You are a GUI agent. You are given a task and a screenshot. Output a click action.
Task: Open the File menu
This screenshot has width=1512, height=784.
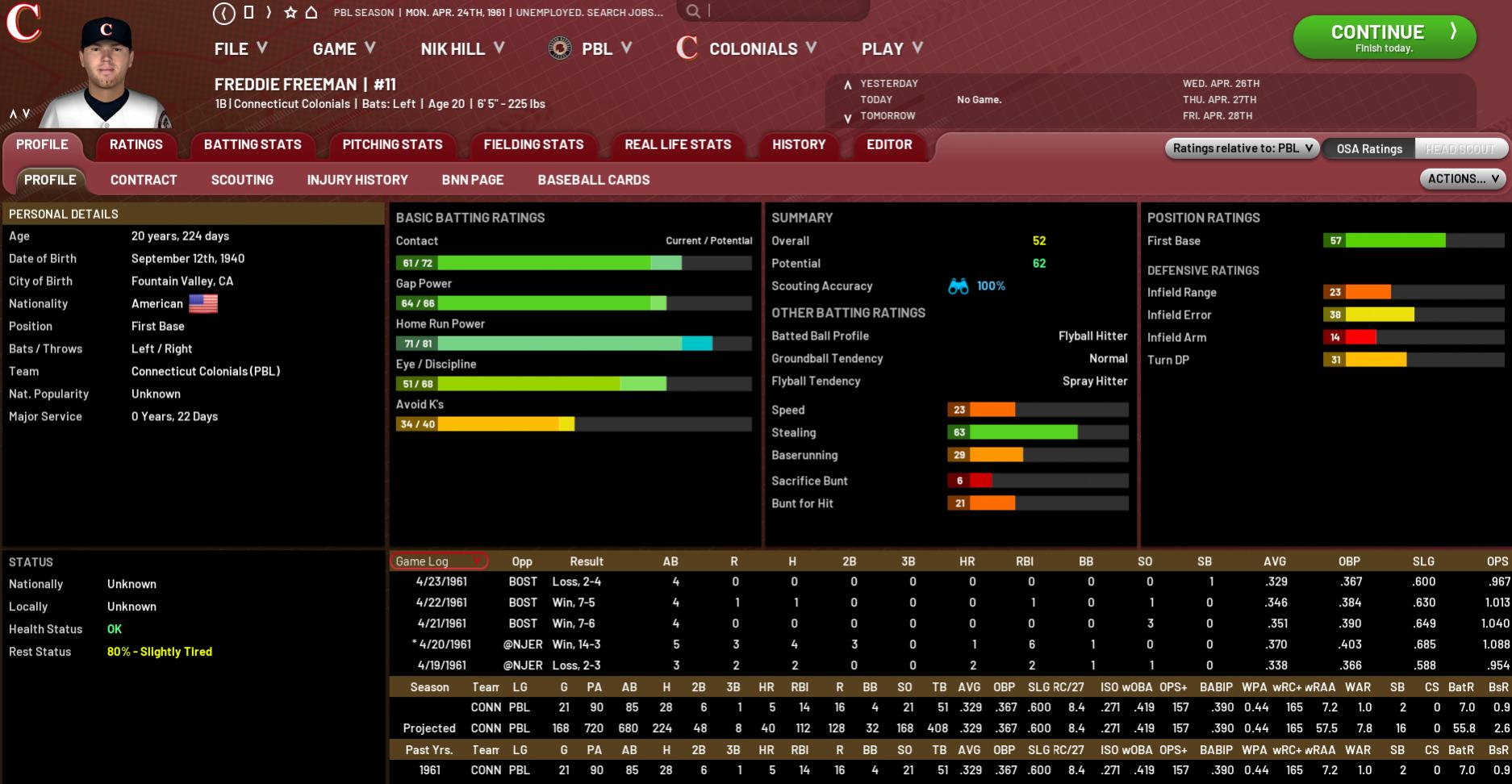tap(240, 49)
